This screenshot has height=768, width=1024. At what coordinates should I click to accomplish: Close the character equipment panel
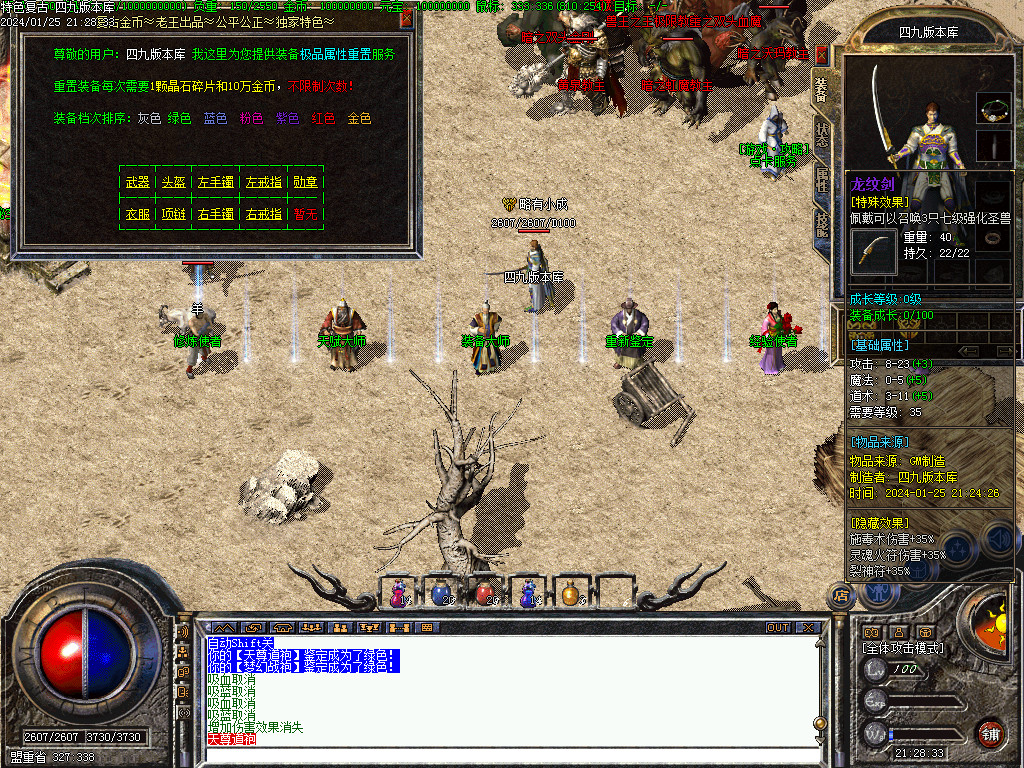click(x=822, y=54)
